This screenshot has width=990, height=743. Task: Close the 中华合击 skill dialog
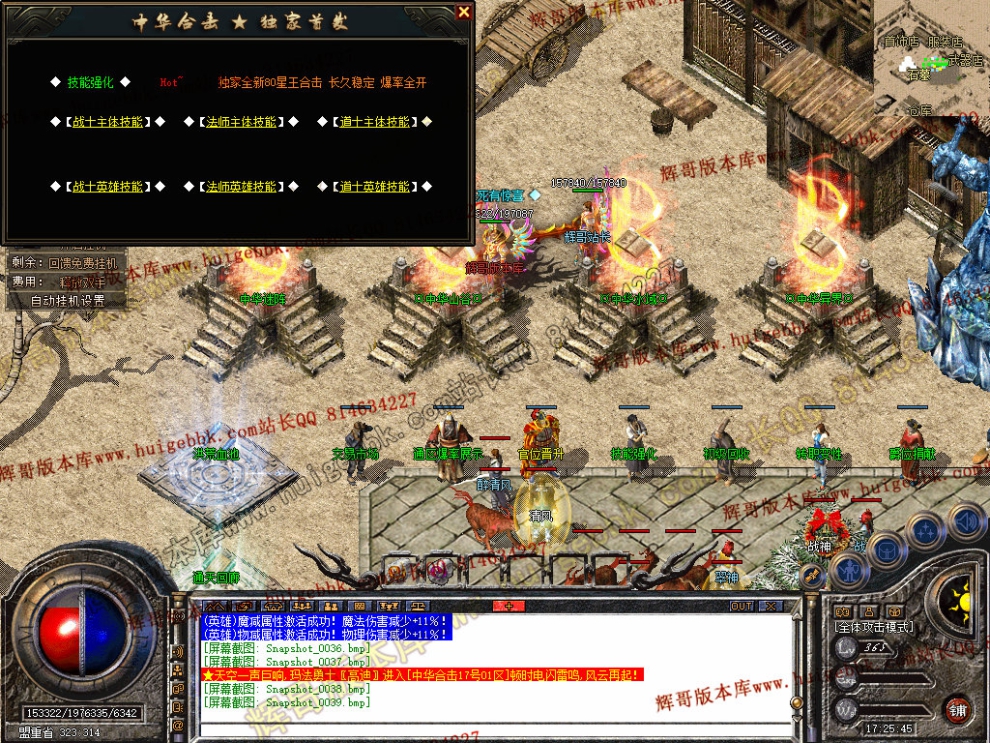463,12
